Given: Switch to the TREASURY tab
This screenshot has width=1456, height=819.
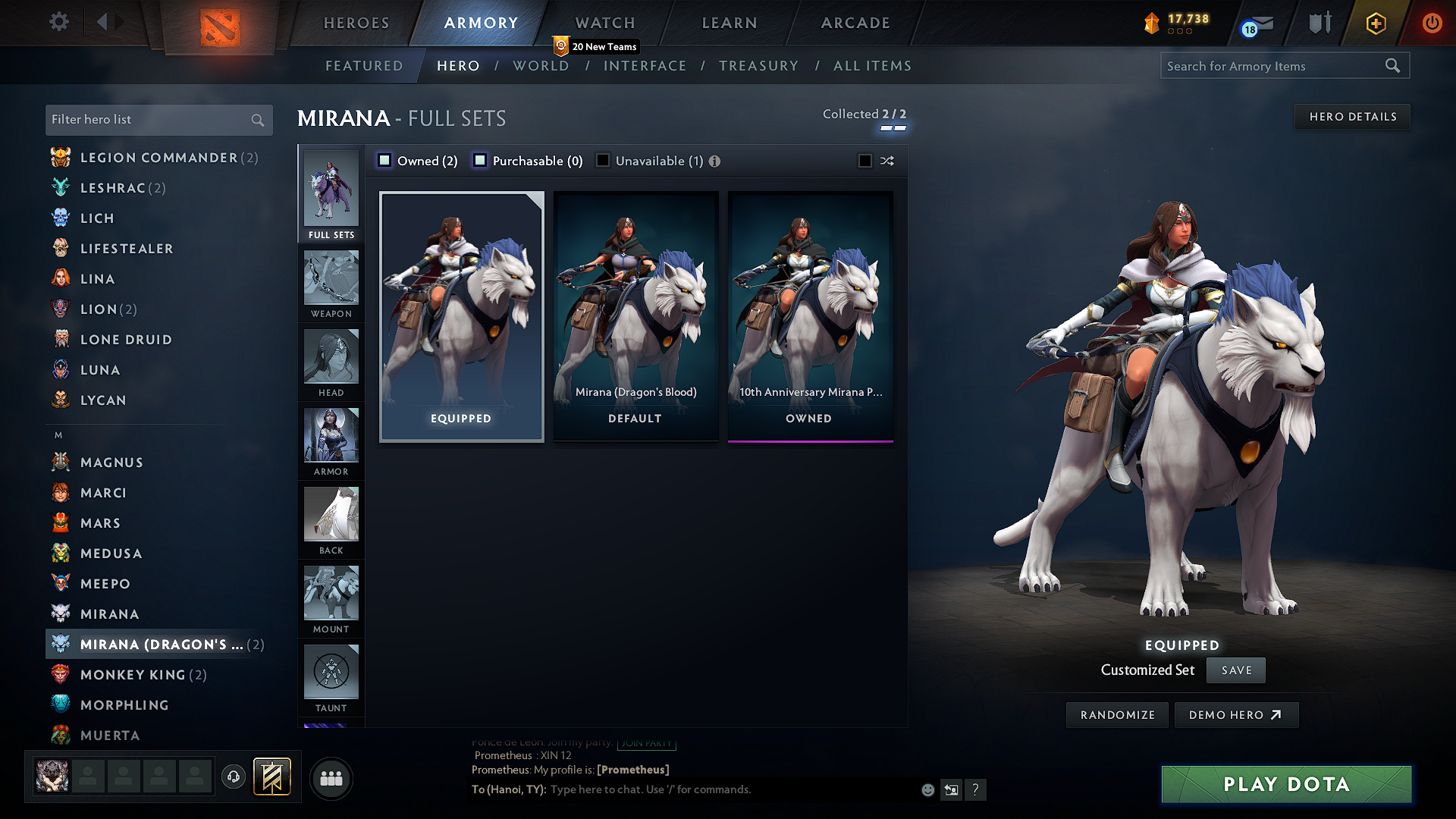Looking at the screenshot, I should tap(759, 66).
